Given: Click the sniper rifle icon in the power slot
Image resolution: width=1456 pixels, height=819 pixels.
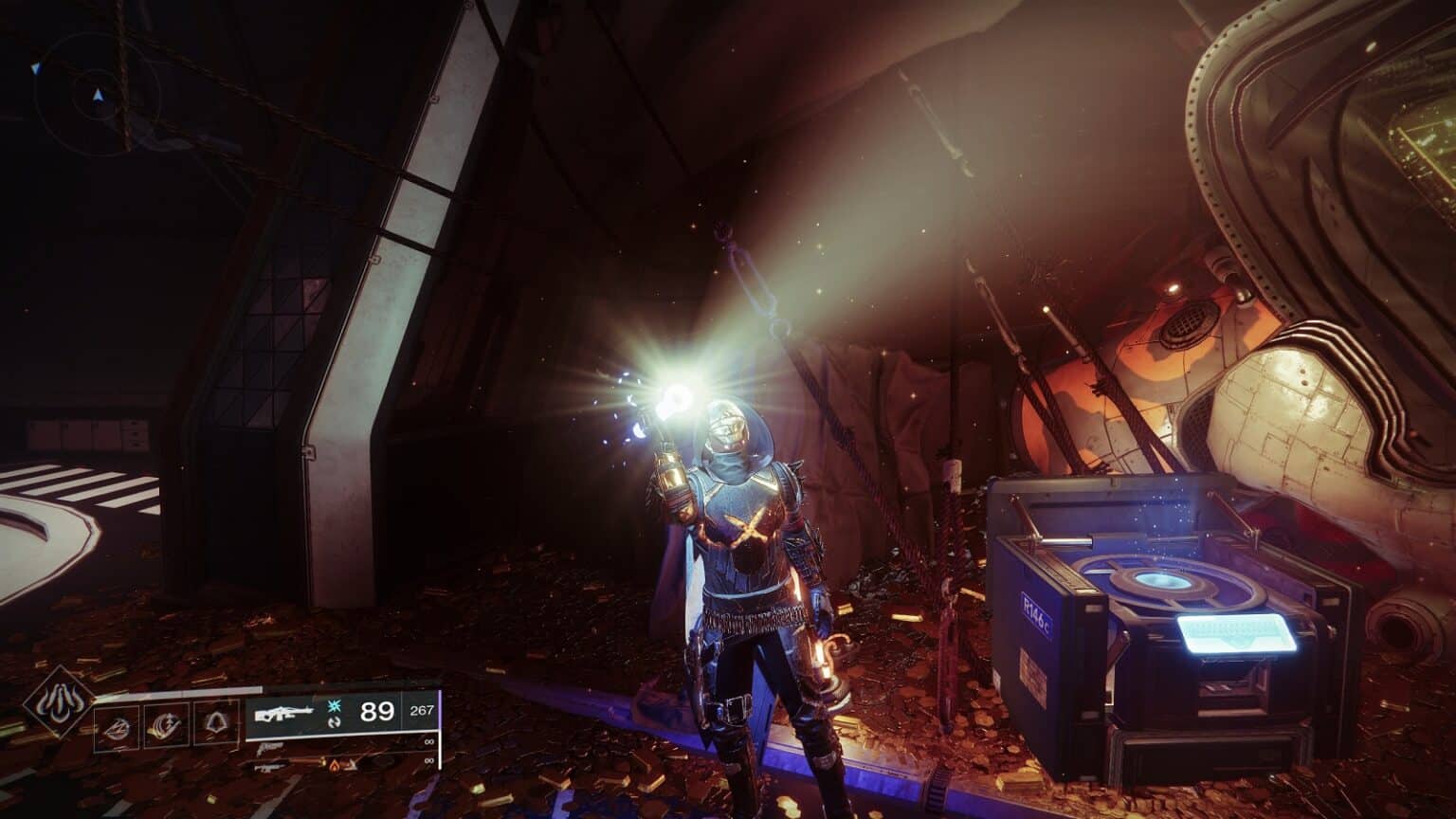Looking at the screenshot, I should point(269,768).
